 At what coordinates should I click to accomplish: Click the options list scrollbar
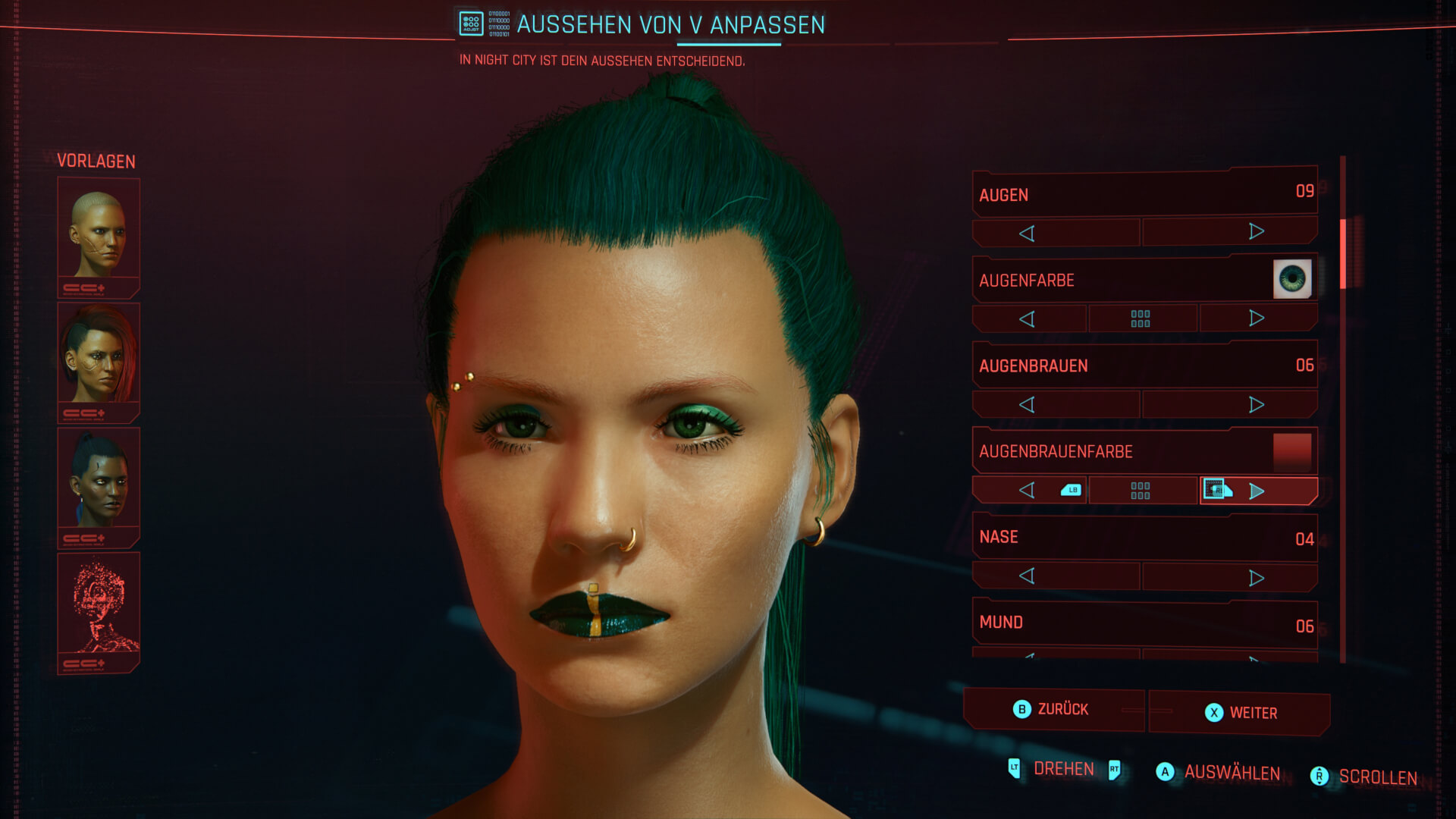[1343, 253]
